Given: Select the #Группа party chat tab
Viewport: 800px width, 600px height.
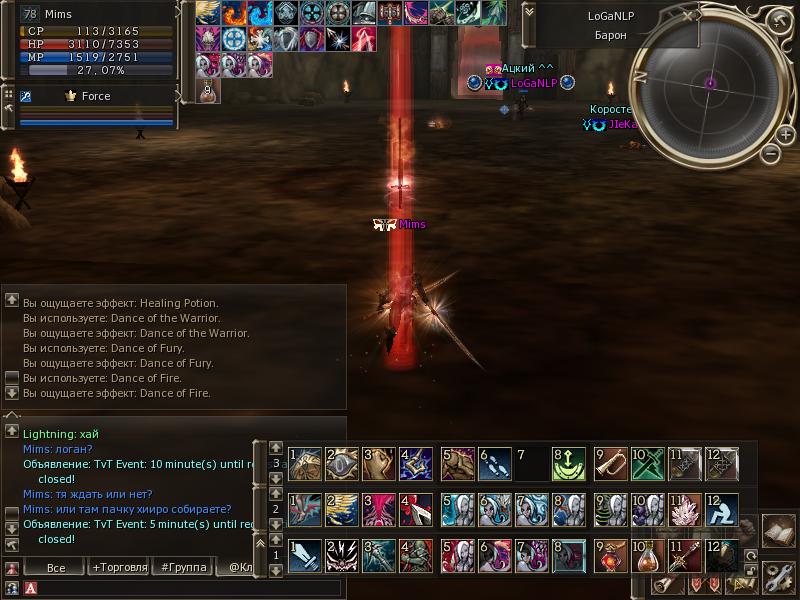Looking at the screenshot, I should point(183,567).
